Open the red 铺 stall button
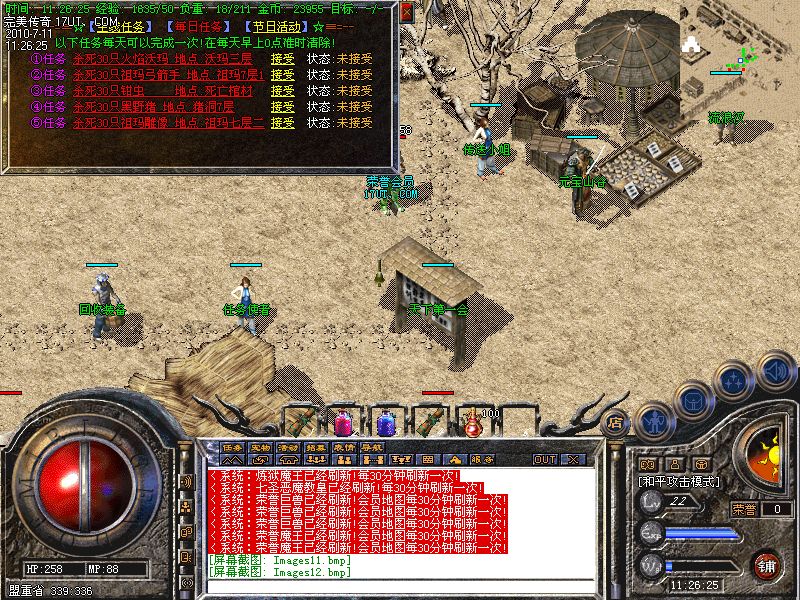The image size is (800, 600). [766, 564]
